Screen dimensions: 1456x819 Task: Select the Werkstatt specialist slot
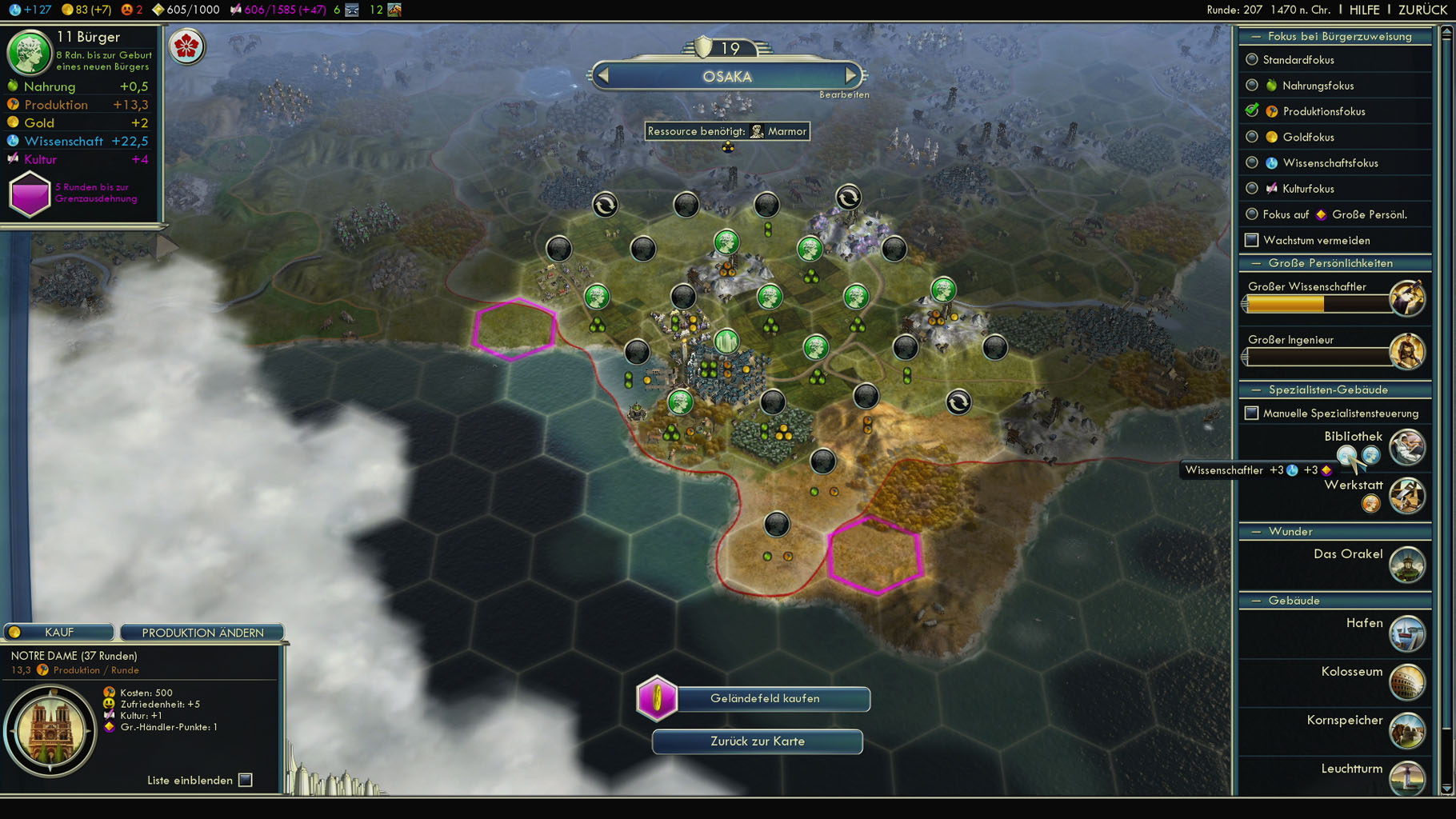tap(1370, 504)
